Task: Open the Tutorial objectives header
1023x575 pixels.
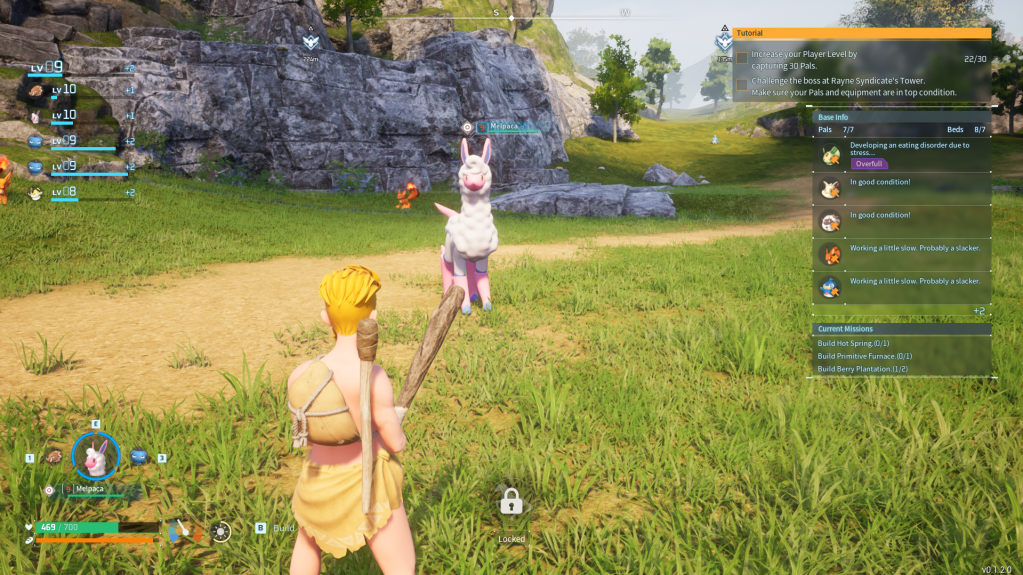Action: (x=861, y=33)
